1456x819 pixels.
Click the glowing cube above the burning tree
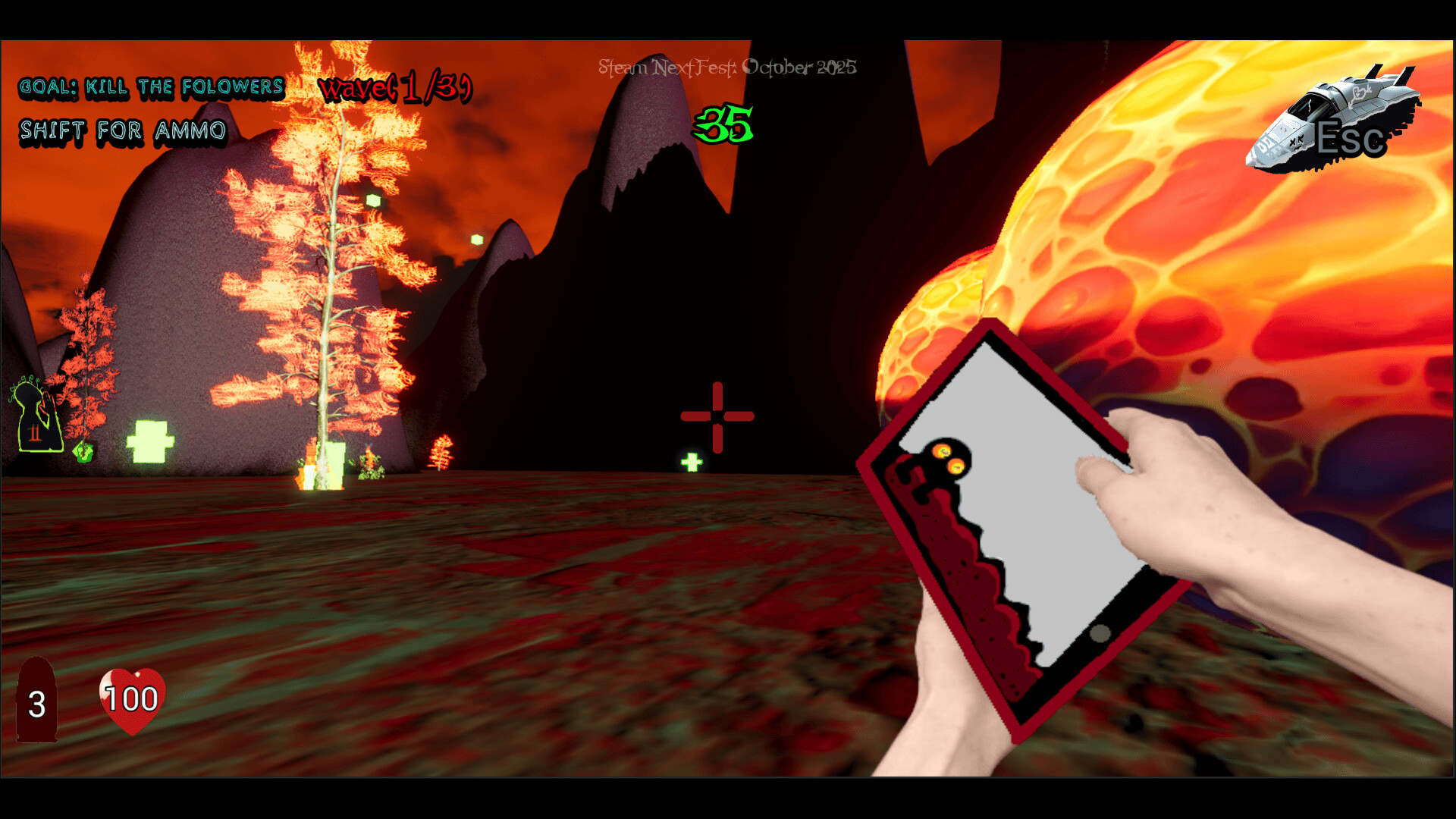[374, 199]
